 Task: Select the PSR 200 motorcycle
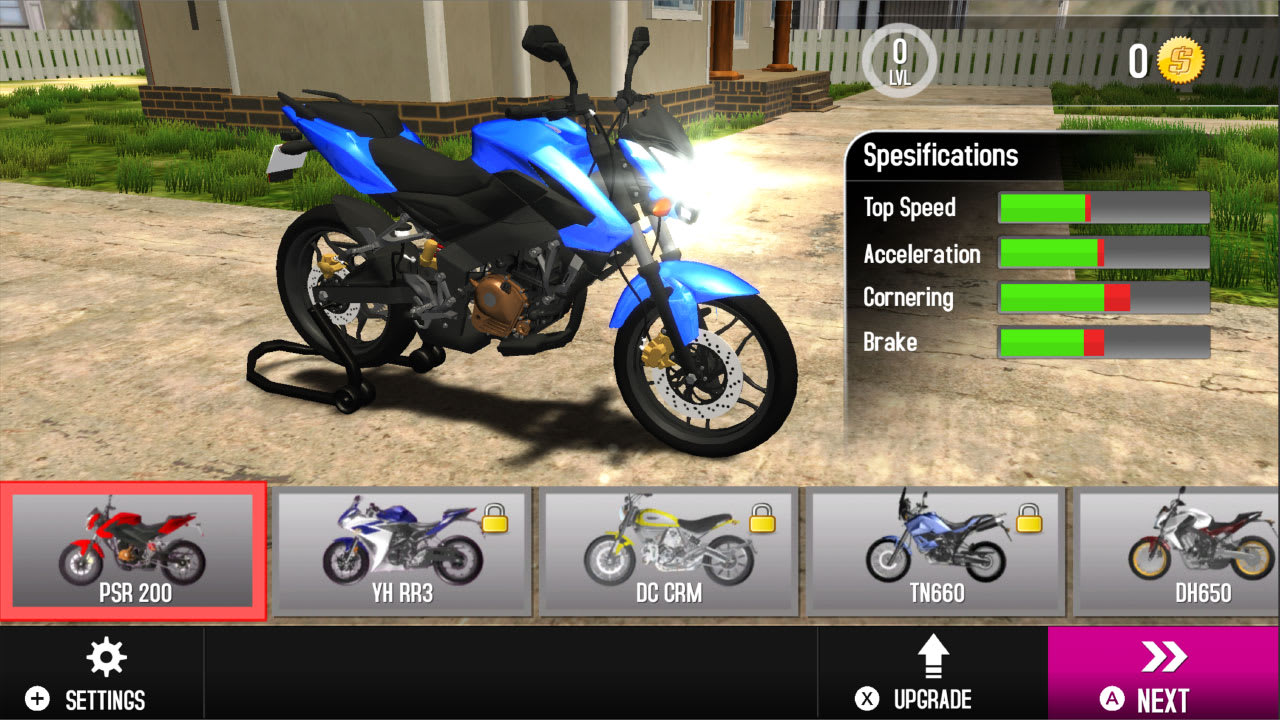point(133,550)
